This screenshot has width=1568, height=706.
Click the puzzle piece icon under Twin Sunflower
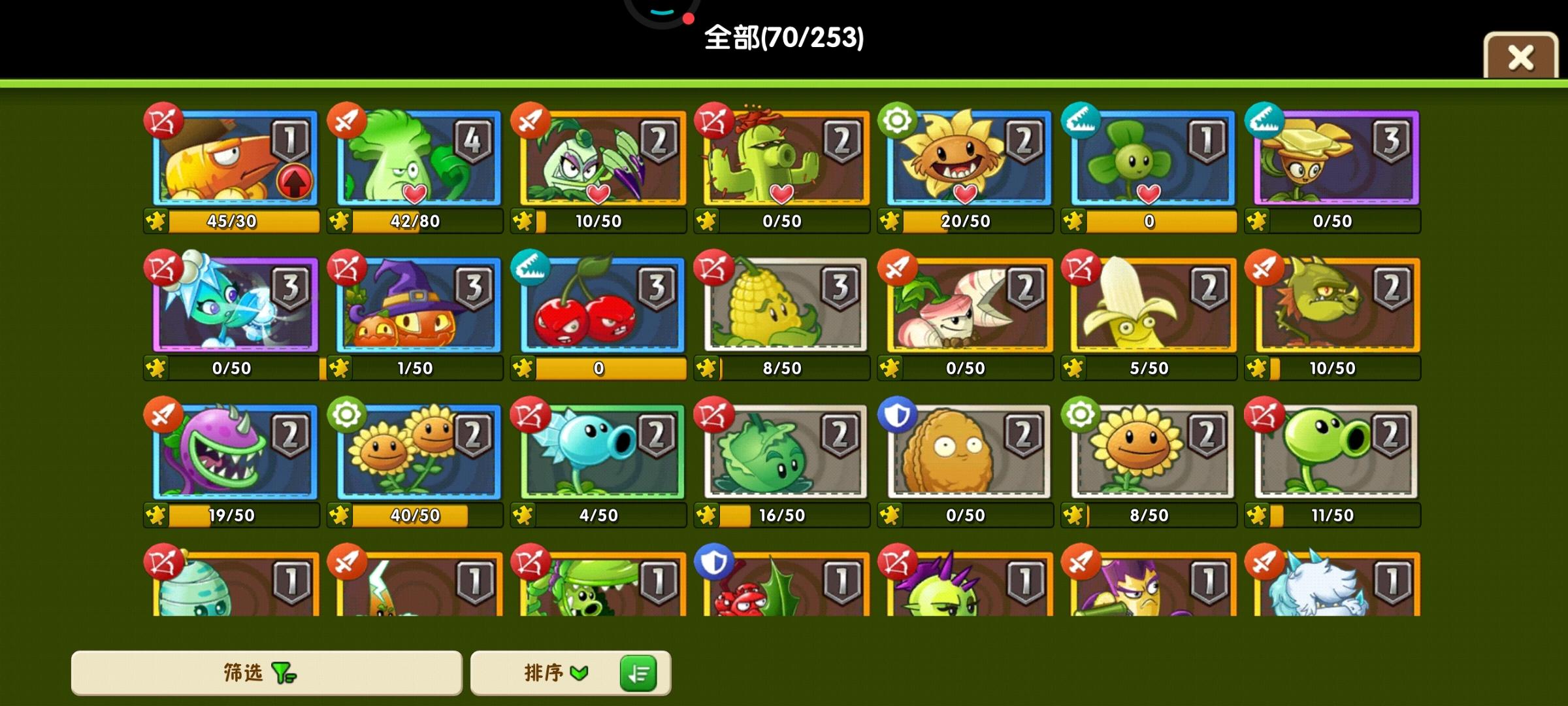(338, 515)
